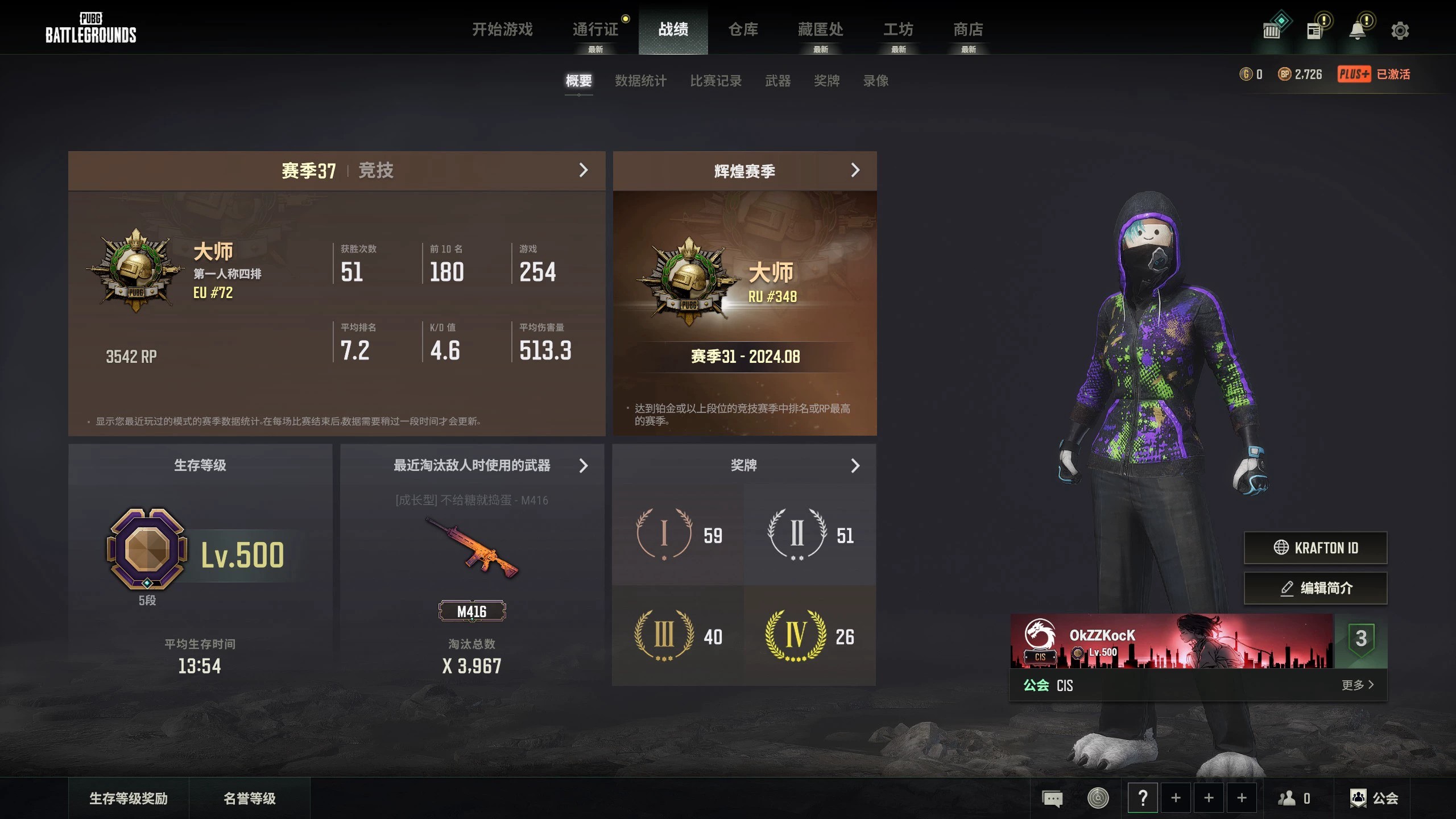Open 生存等级奖励 at the bottom bar
The image size is (1456, 819).
tap(129, 799)
